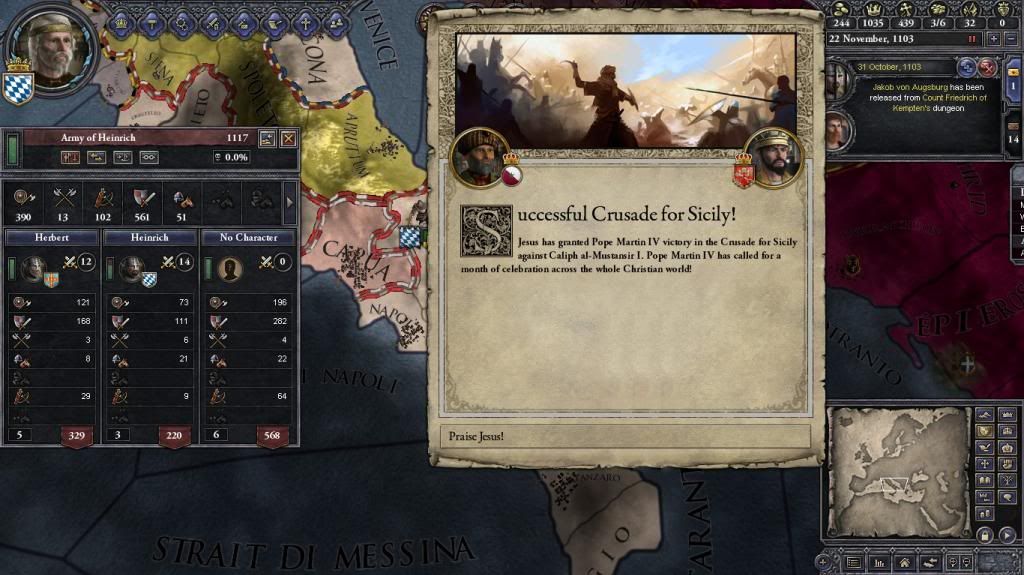The height and width of the screenshot is (575, 1024).
Task: Select the terrain map mode button
Action: pyautogui.click(x=983, y=414)
